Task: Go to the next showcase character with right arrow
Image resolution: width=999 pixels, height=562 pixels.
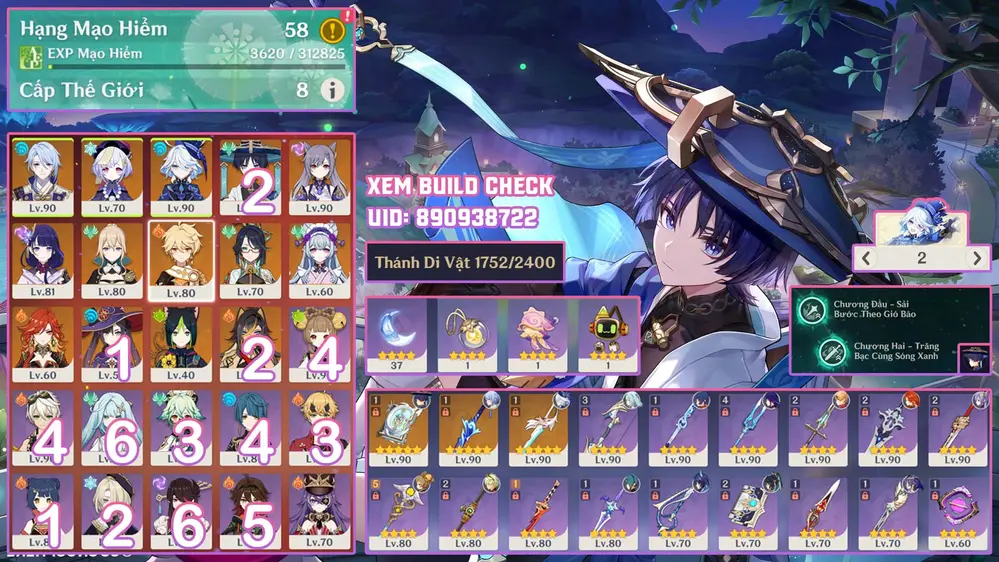Action: (977, 258)
